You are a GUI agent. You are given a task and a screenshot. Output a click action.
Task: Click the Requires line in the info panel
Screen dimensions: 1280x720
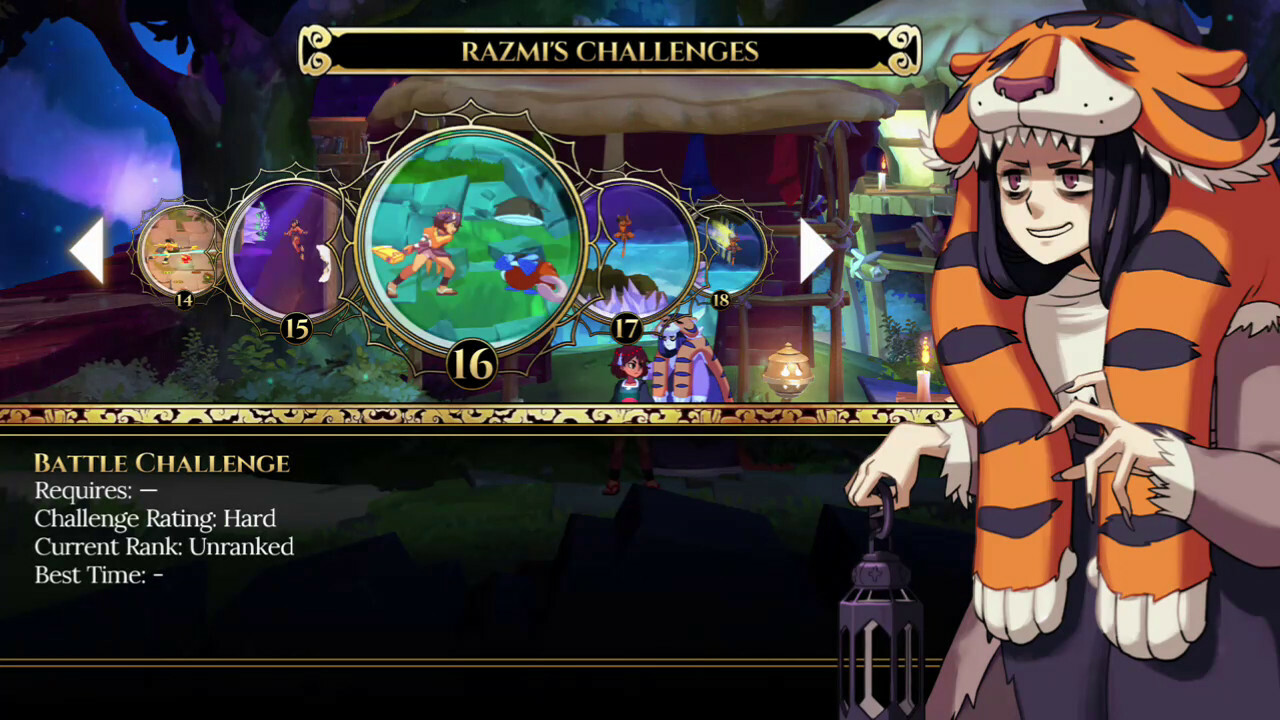click(x=100, y=491)
